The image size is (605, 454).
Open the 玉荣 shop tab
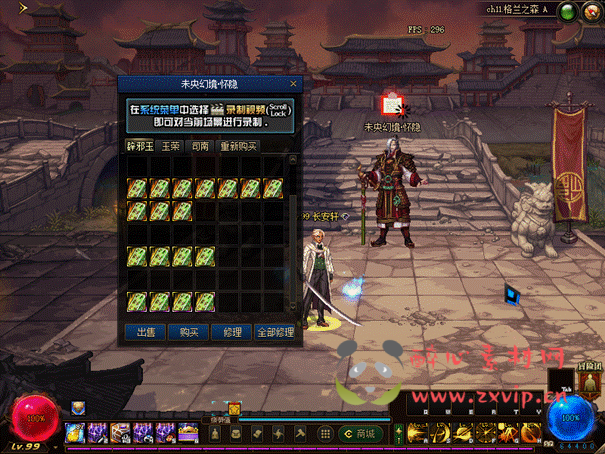[172, 146]
